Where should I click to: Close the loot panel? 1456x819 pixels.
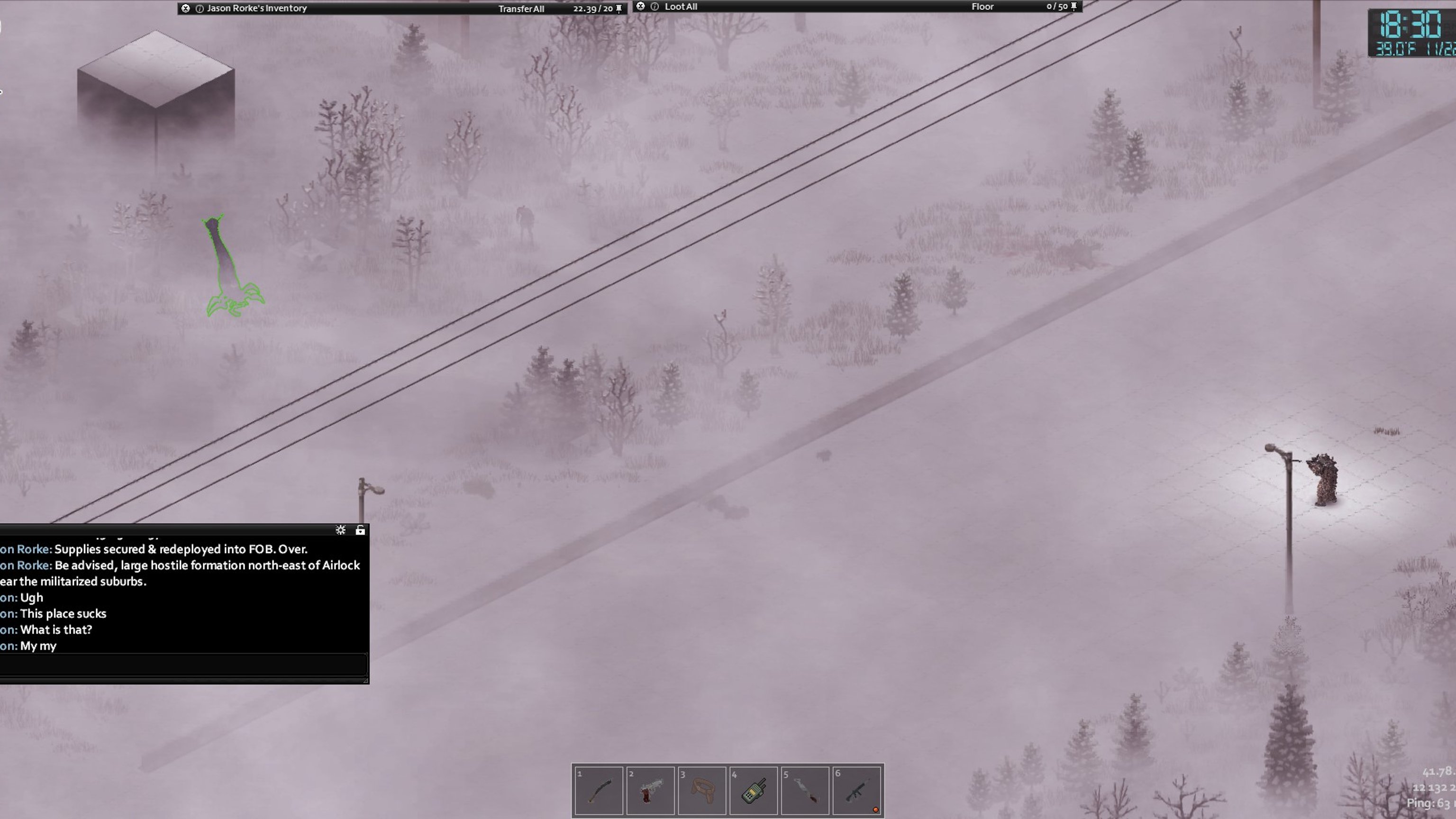point(640,6)
